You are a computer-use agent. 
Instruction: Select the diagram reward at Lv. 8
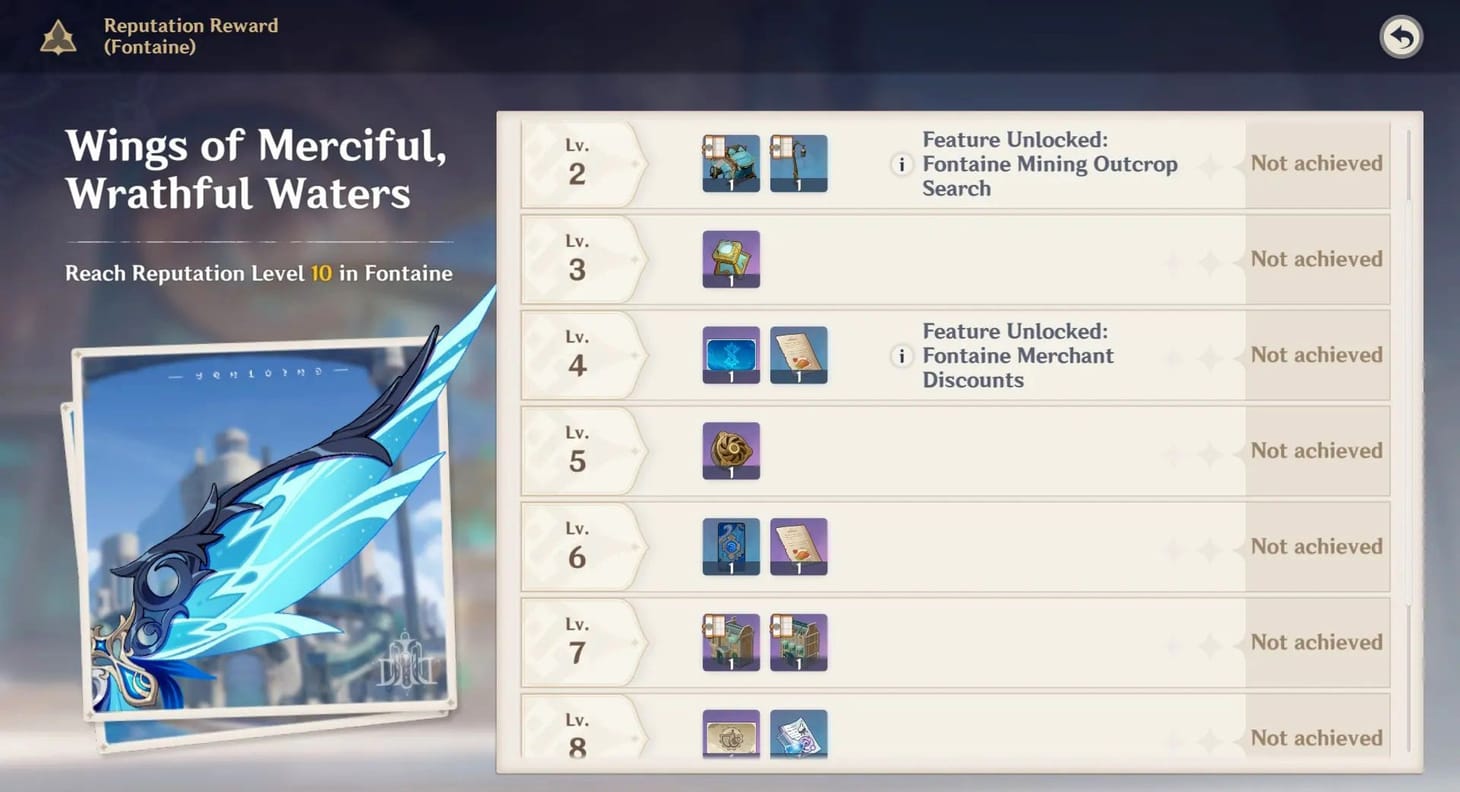click(x=730, y=735)
